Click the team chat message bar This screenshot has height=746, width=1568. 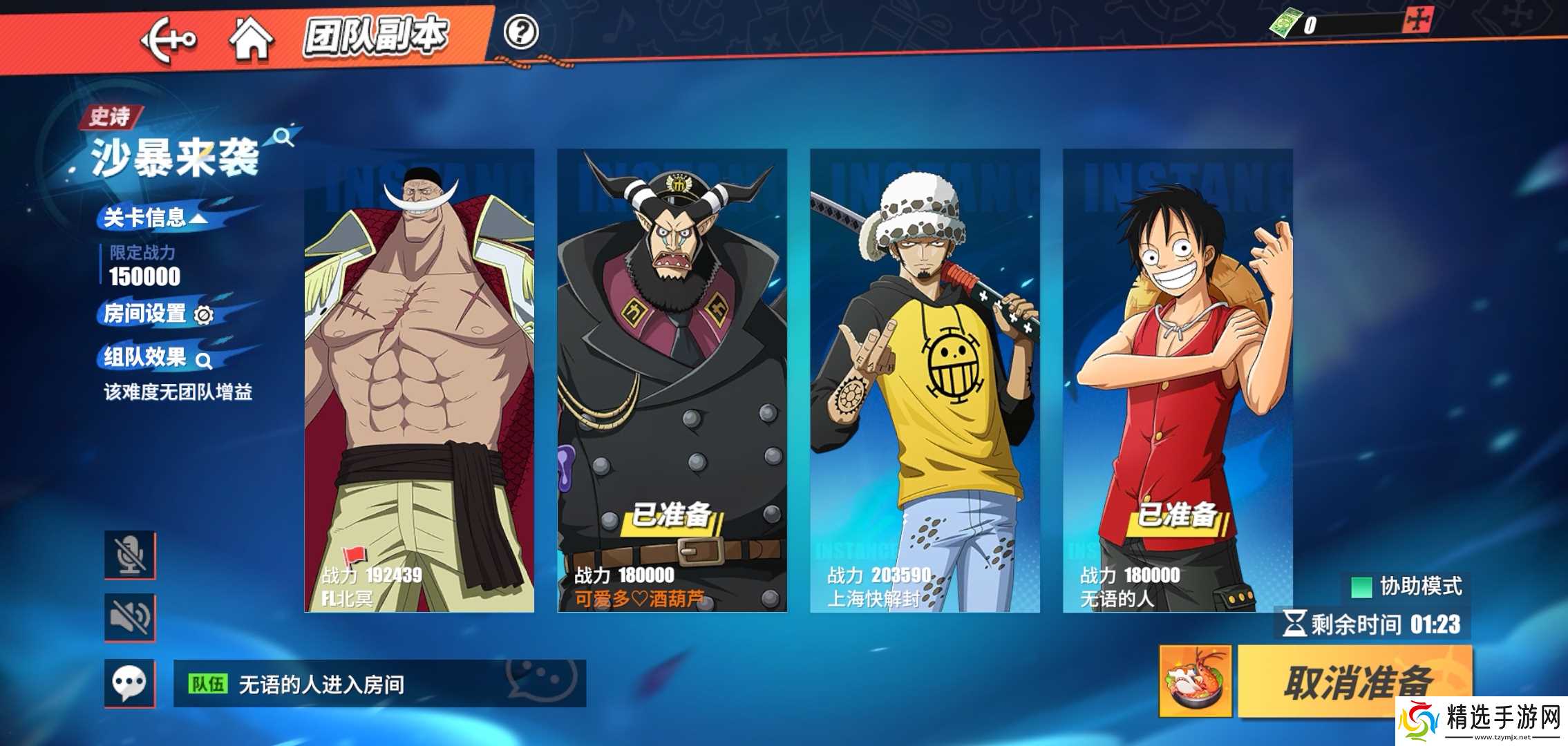coord(379,684)
